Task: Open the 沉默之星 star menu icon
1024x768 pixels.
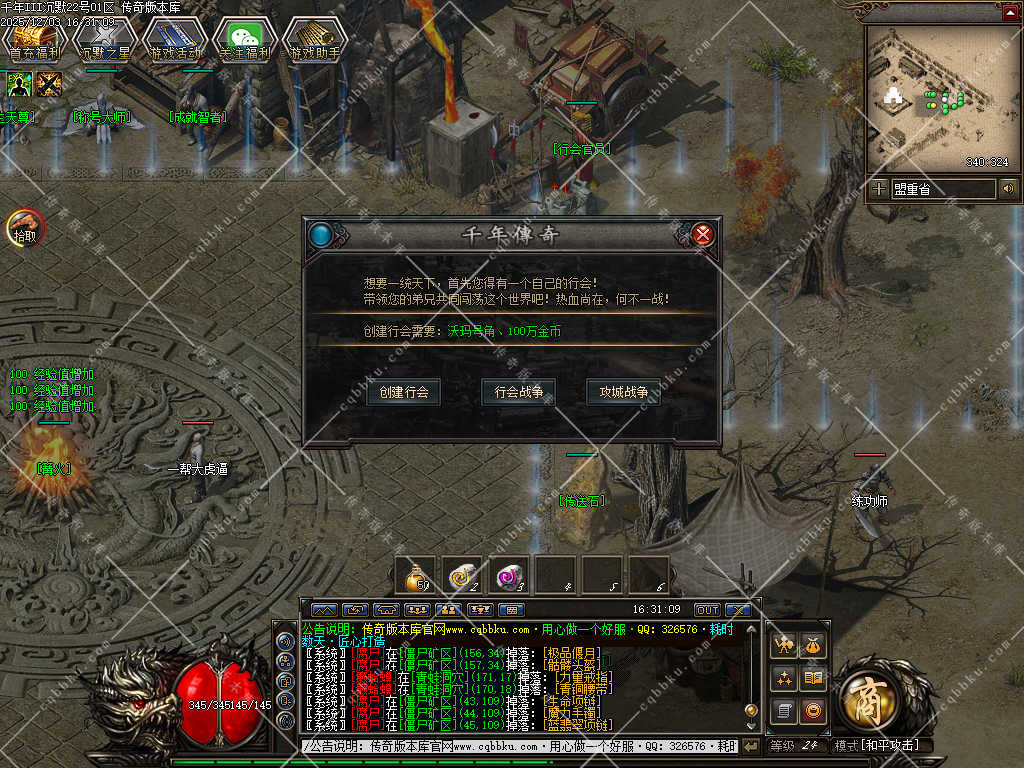Action: coord(104,40)
